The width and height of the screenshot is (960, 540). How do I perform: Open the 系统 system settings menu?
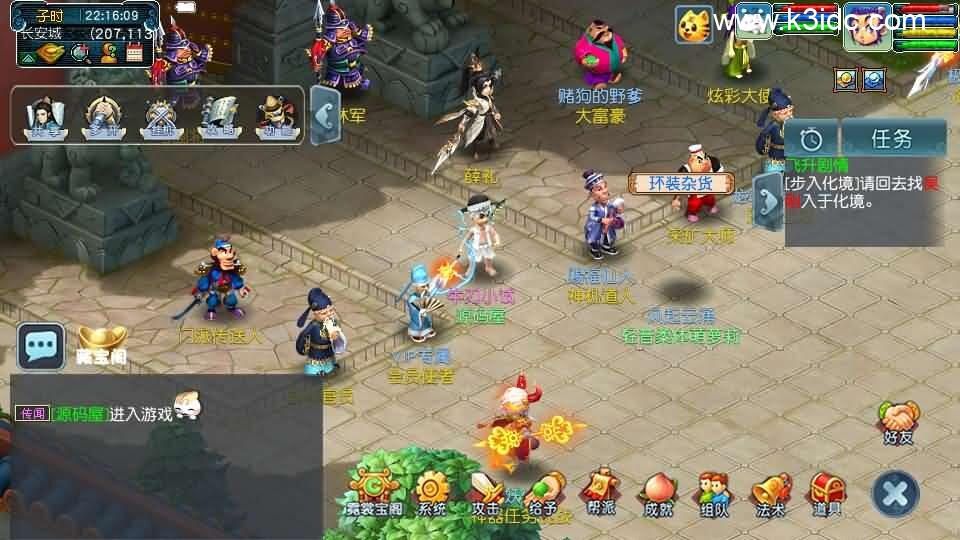coord(433,491)
